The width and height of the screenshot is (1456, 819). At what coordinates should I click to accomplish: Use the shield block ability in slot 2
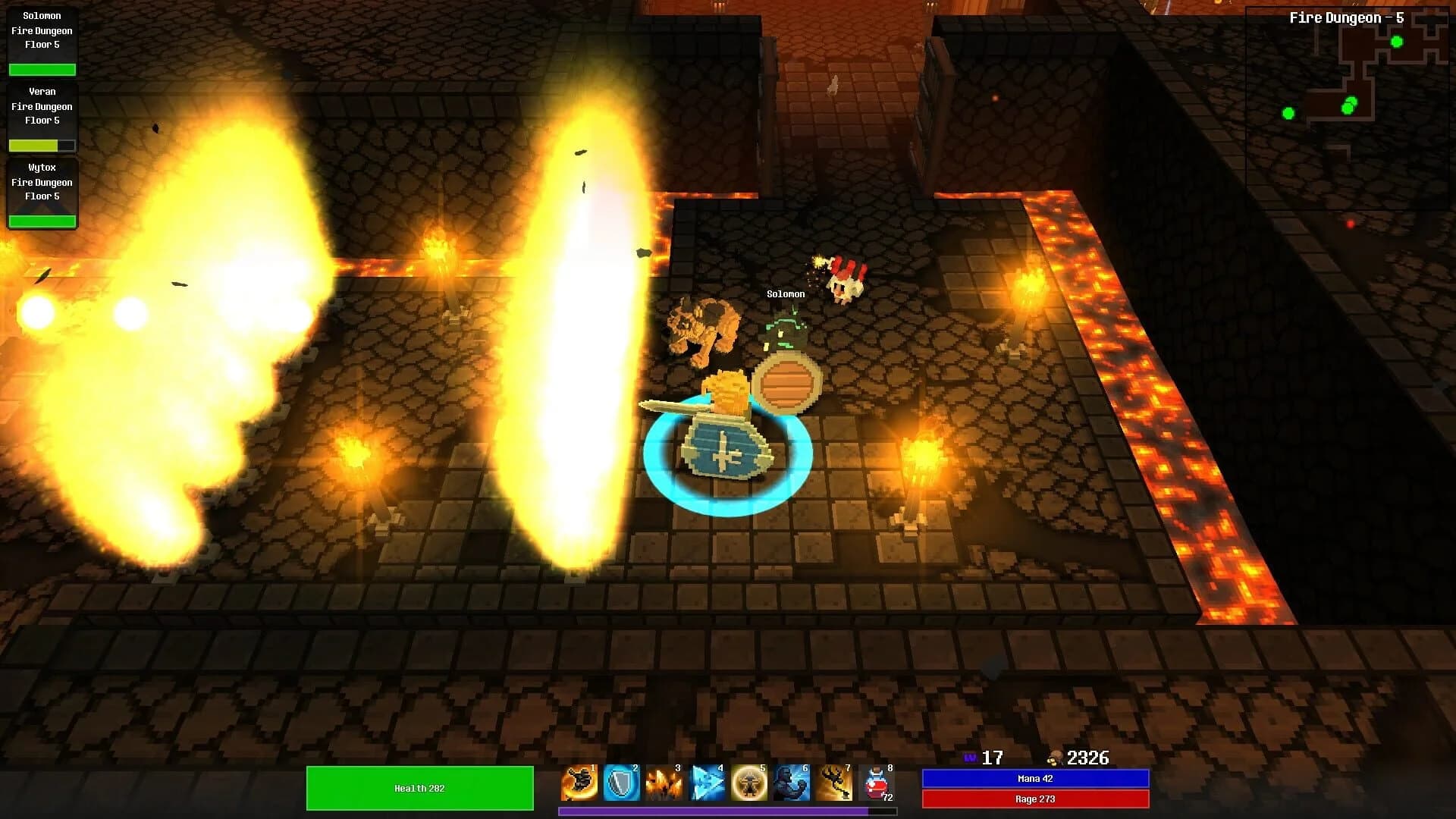click(623, 783)
